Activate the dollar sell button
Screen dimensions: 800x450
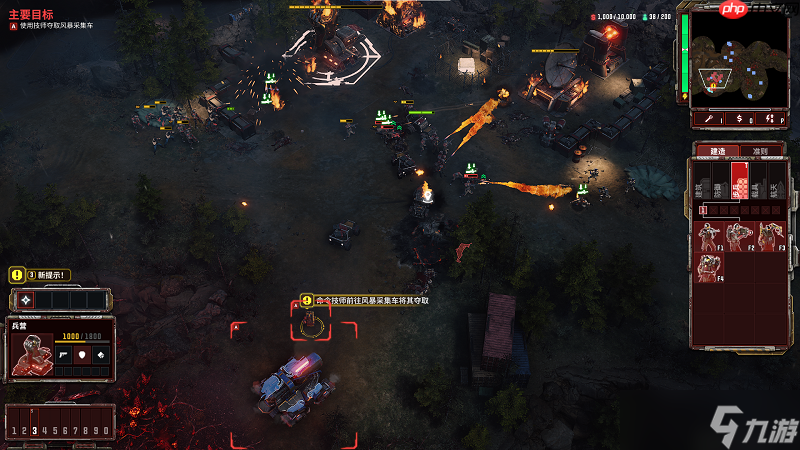739,119
